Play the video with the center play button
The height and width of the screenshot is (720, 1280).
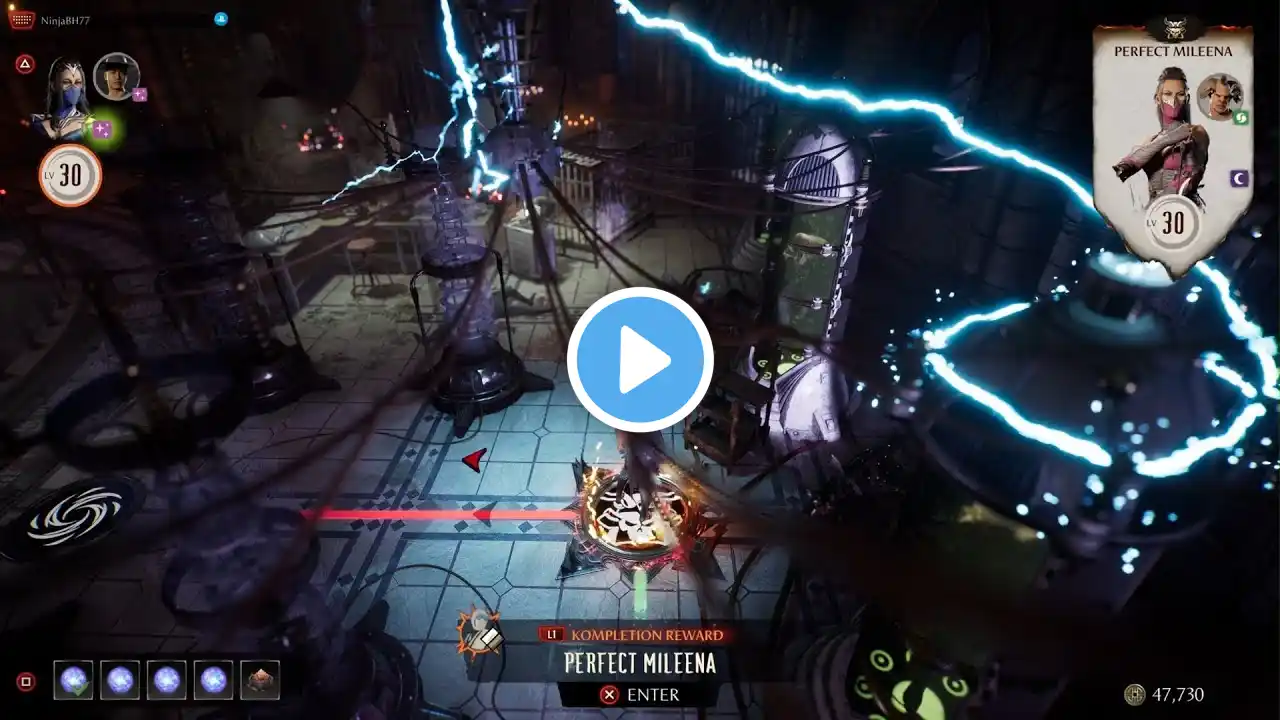640,360
